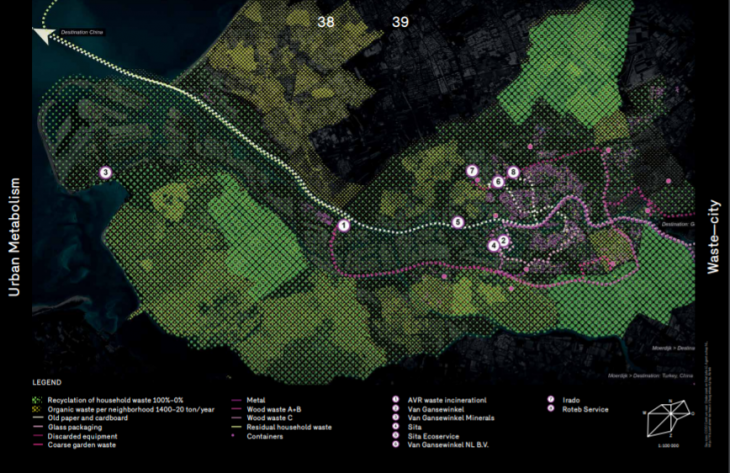Select the Roteb Service legend entry
The height and width of the screenshot is (473, 730).
point(583,409)
